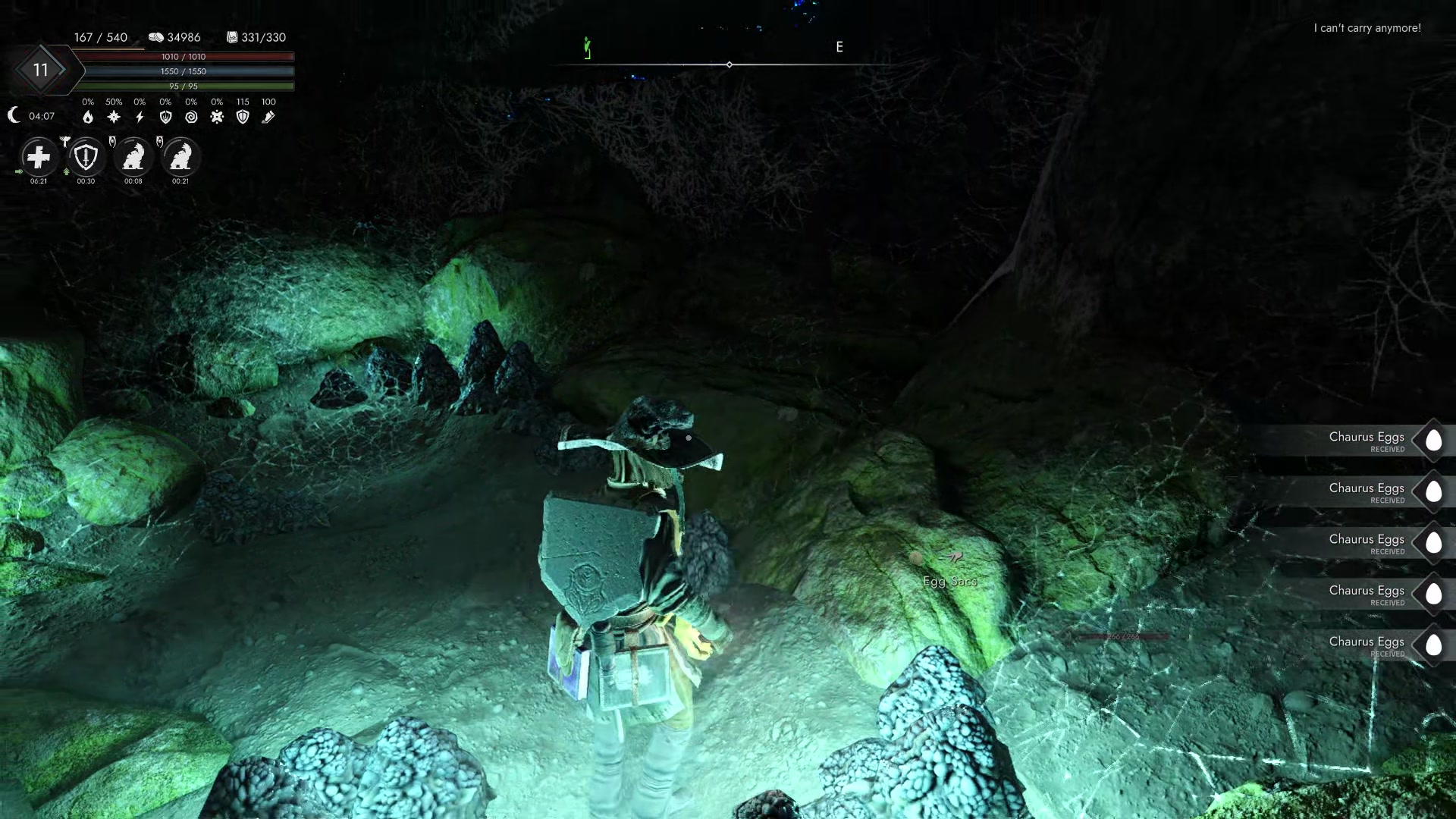Select the Egg Sacs interaction prompt
1456x819 pixels.
coord(950,581)
